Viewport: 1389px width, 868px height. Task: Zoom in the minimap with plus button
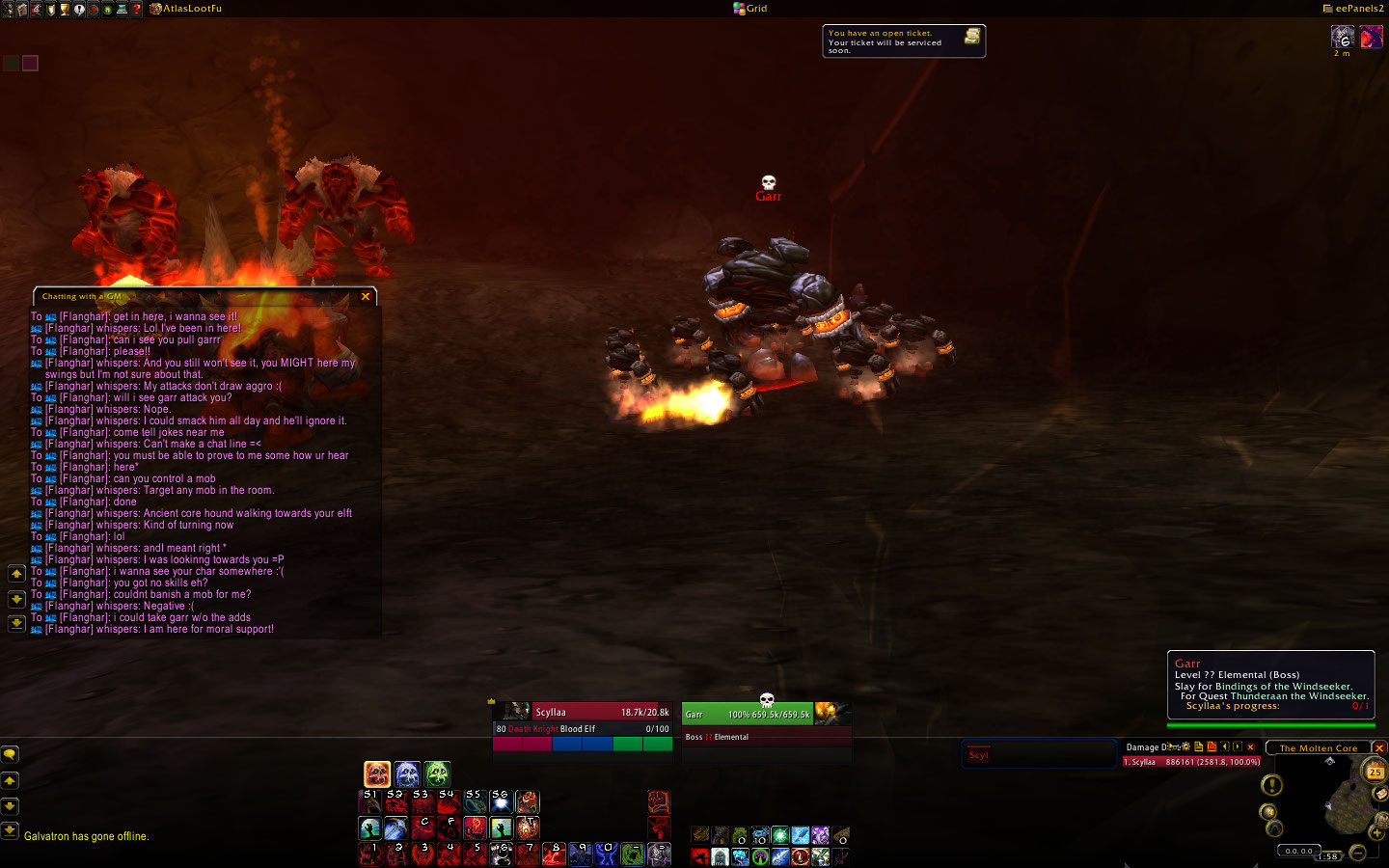tap(1376, 832)
